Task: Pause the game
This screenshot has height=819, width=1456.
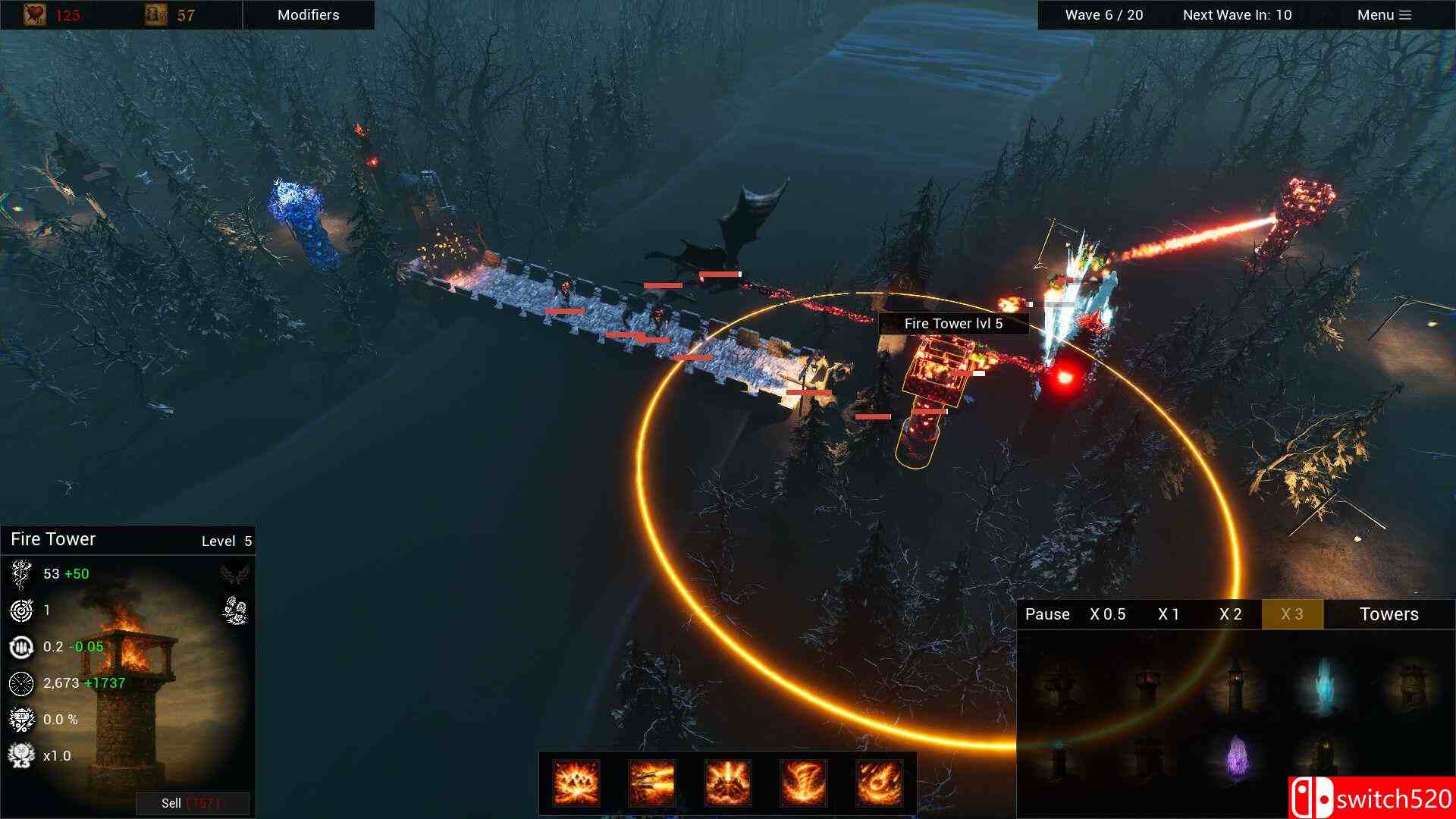Action: click(1046, 614)
